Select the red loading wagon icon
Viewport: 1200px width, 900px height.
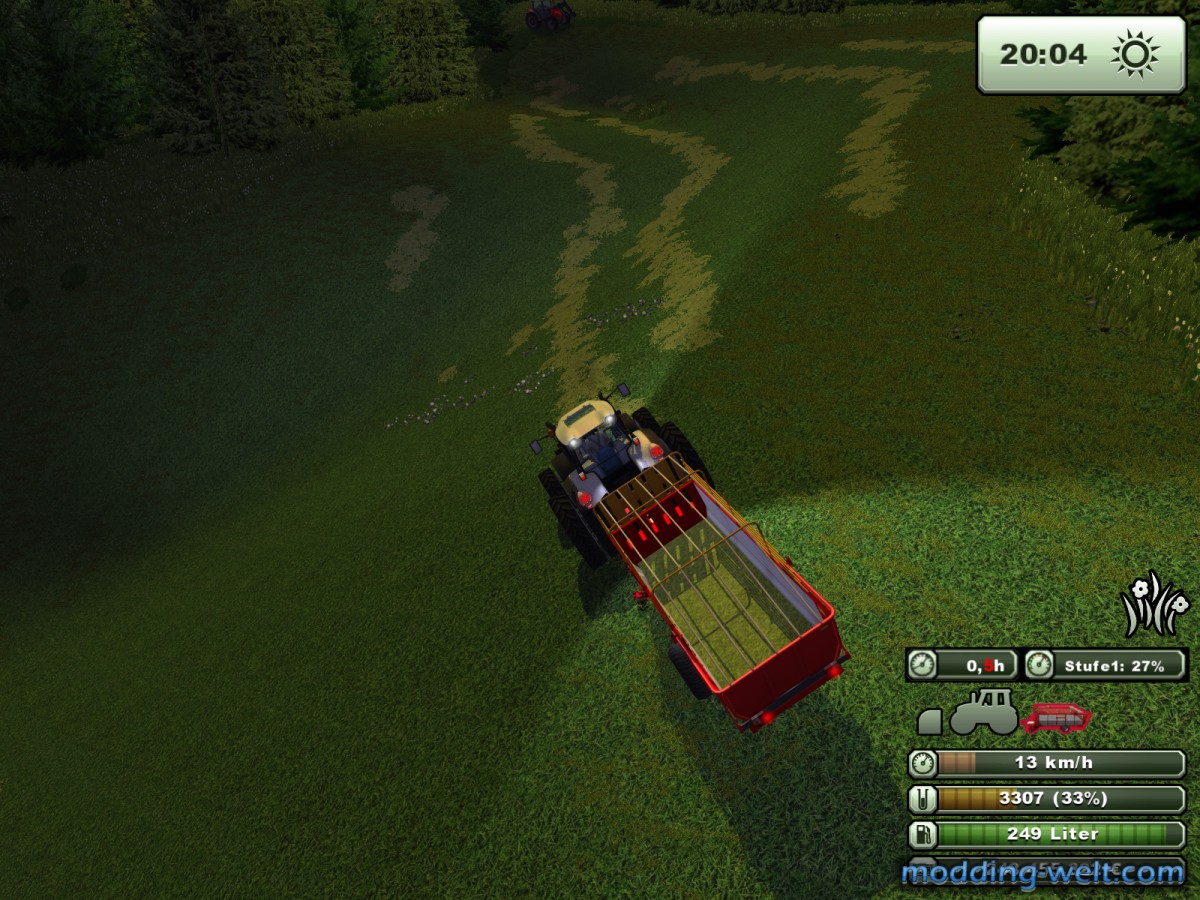[1056, 717]
